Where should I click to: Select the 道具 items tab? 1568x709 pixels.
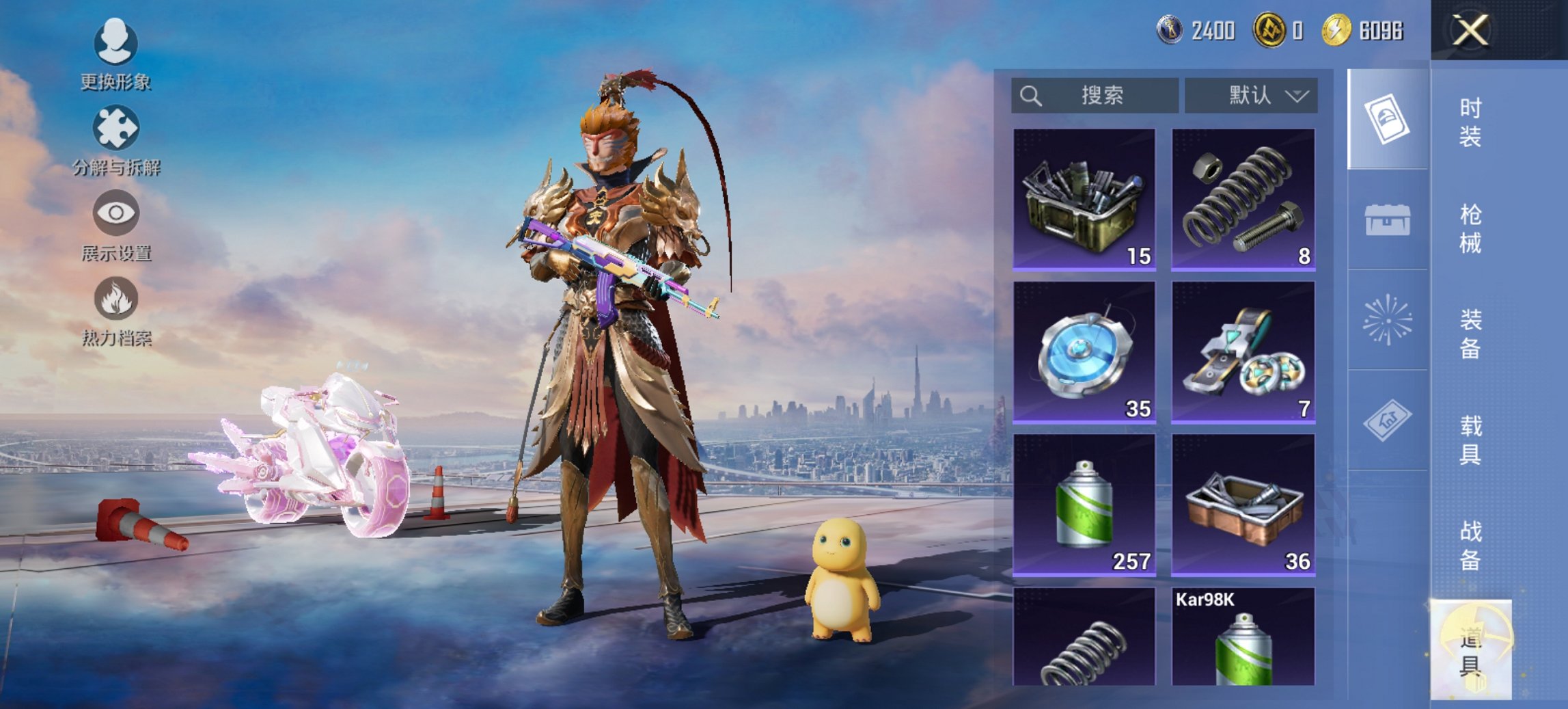pos(1470,650)
